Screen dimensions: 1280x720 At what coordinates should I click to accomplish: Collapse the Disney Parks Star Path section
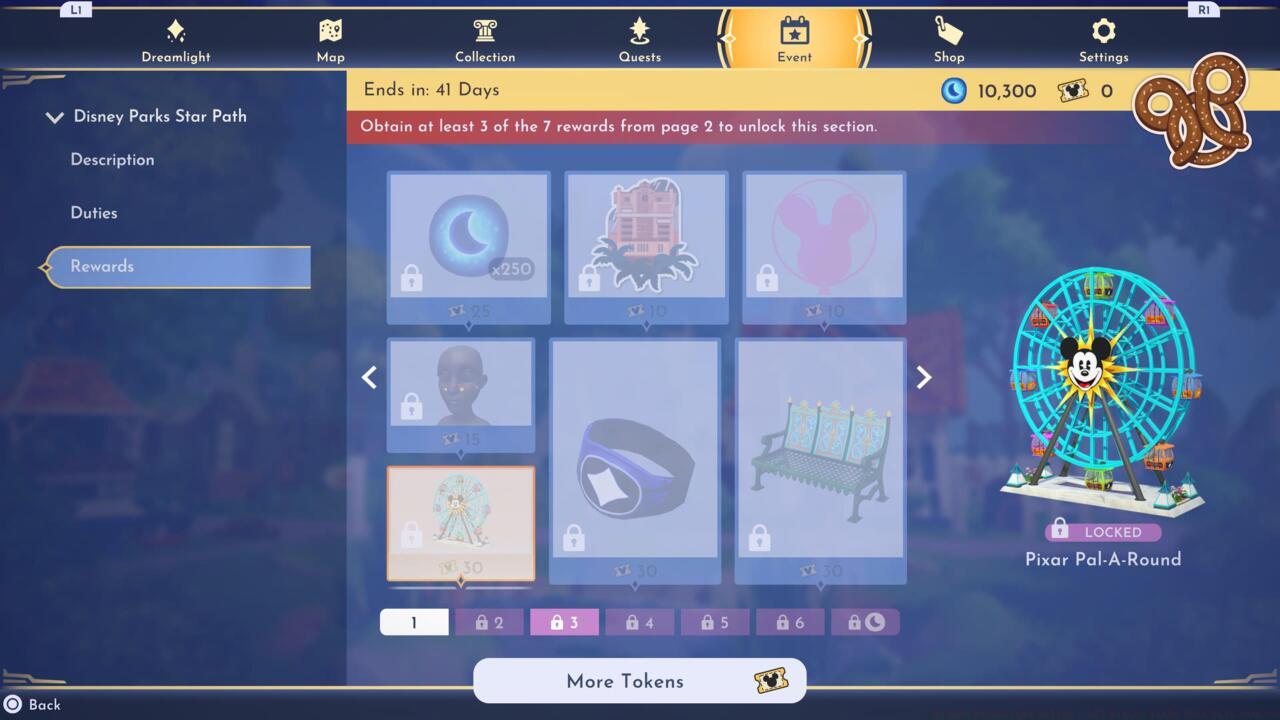[x=55, y=116]
